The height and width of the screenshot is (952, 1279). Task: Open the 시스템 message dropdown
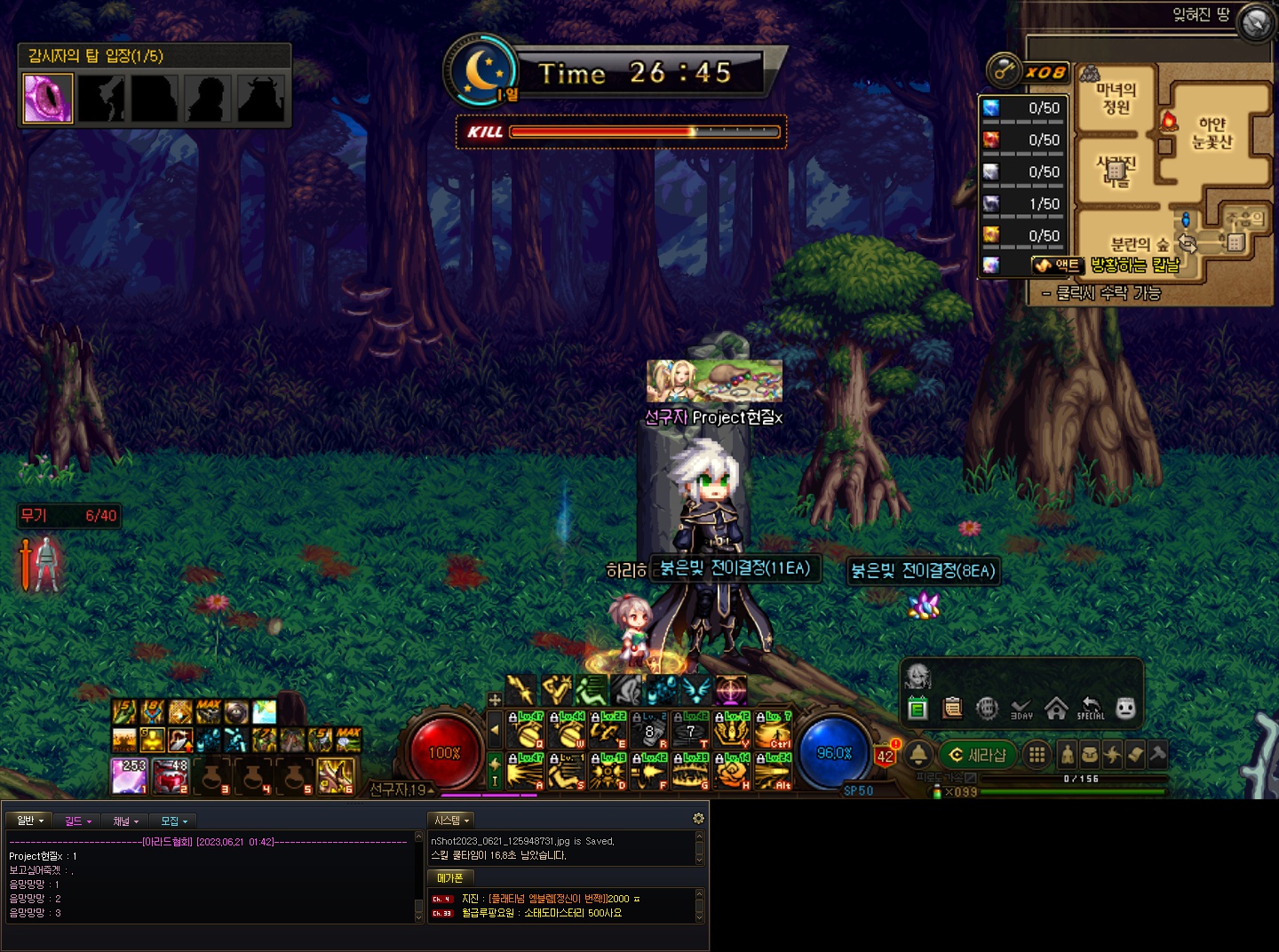(x=451, y=821)
